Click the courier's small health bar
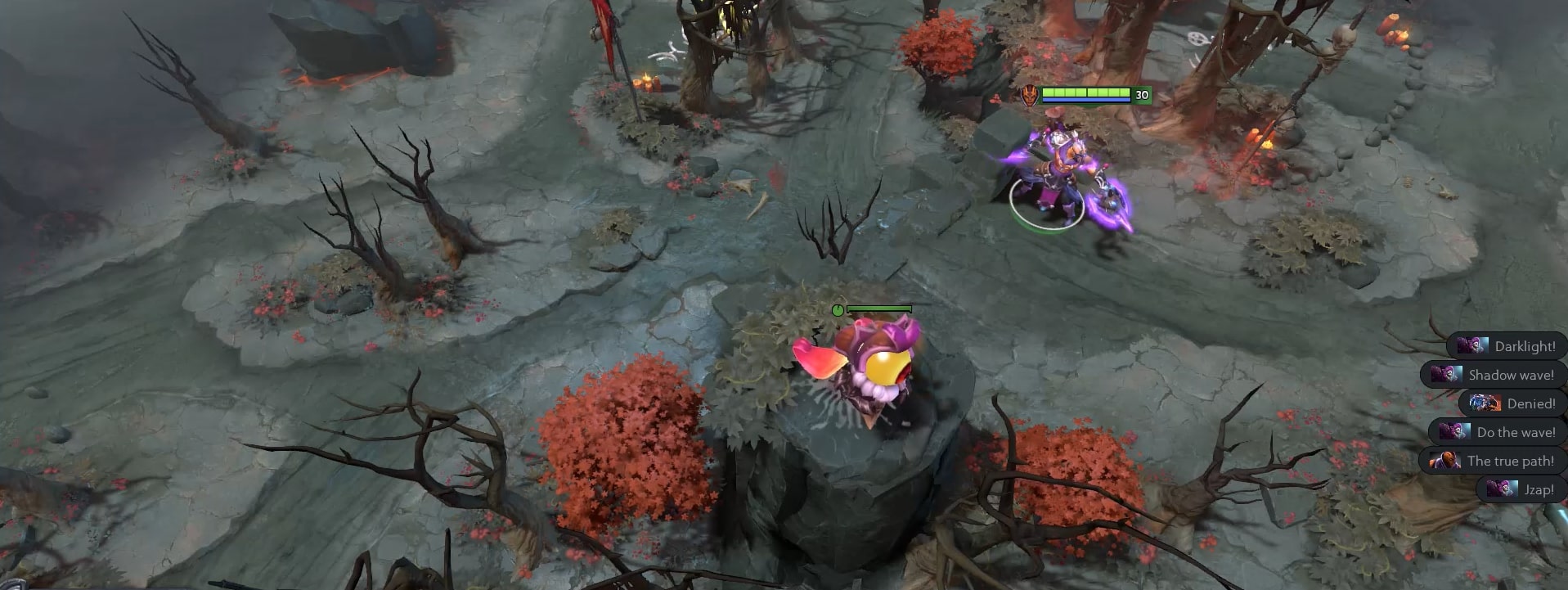 [x=881, y=309]
